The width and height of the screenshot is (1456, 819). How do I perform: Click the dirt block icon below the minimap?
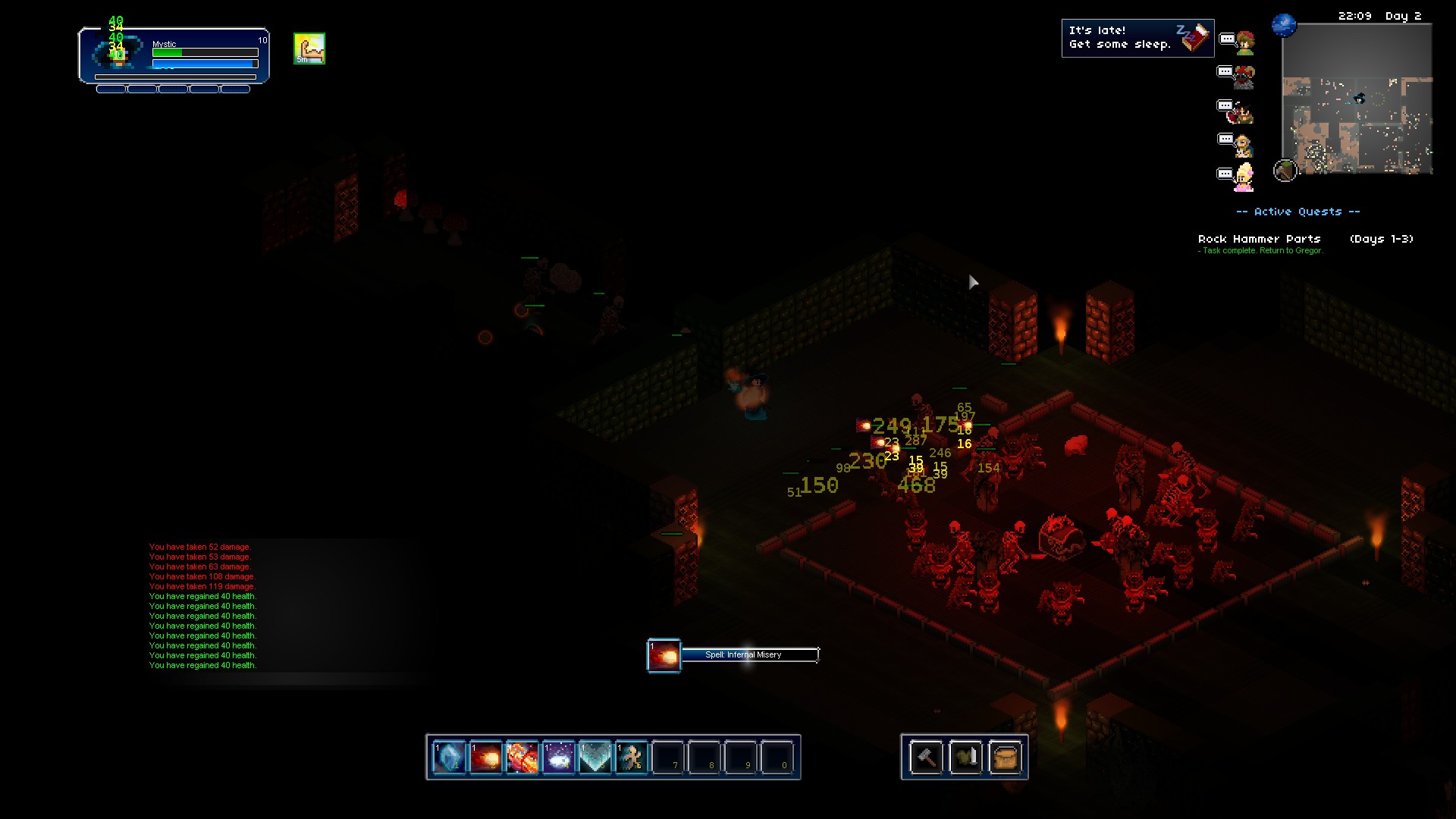coord(1285,171)
